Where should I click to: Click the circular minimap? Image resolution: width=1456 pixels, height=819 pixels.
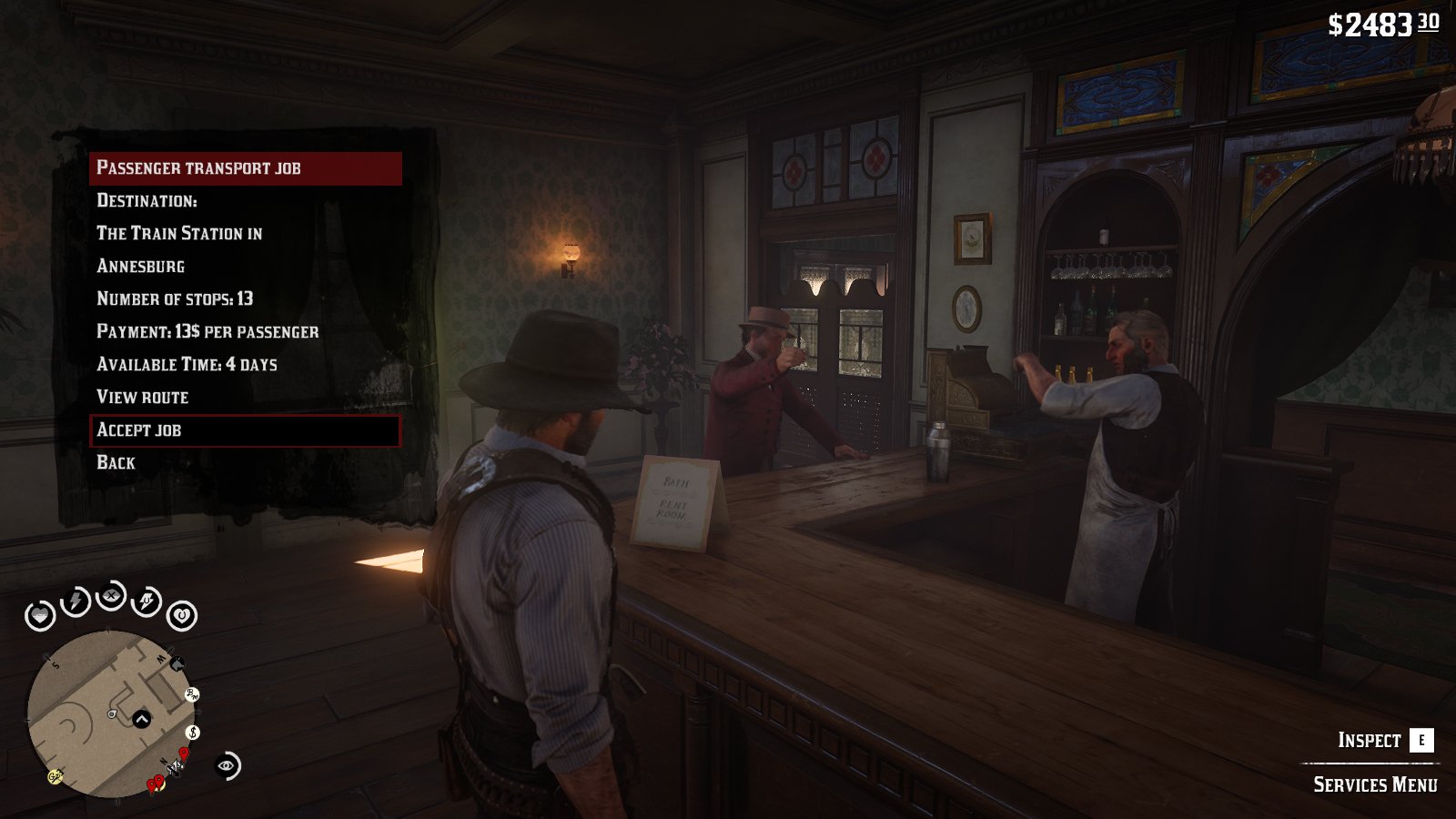click(109, 714)
